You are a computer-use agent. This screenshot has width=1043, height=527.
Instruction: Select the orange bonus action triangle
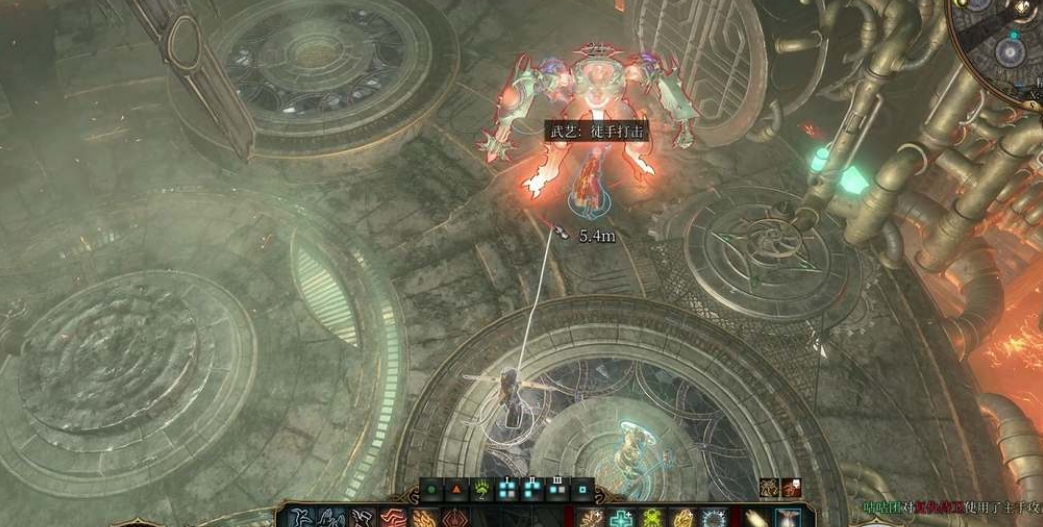[x=455, y=490]
